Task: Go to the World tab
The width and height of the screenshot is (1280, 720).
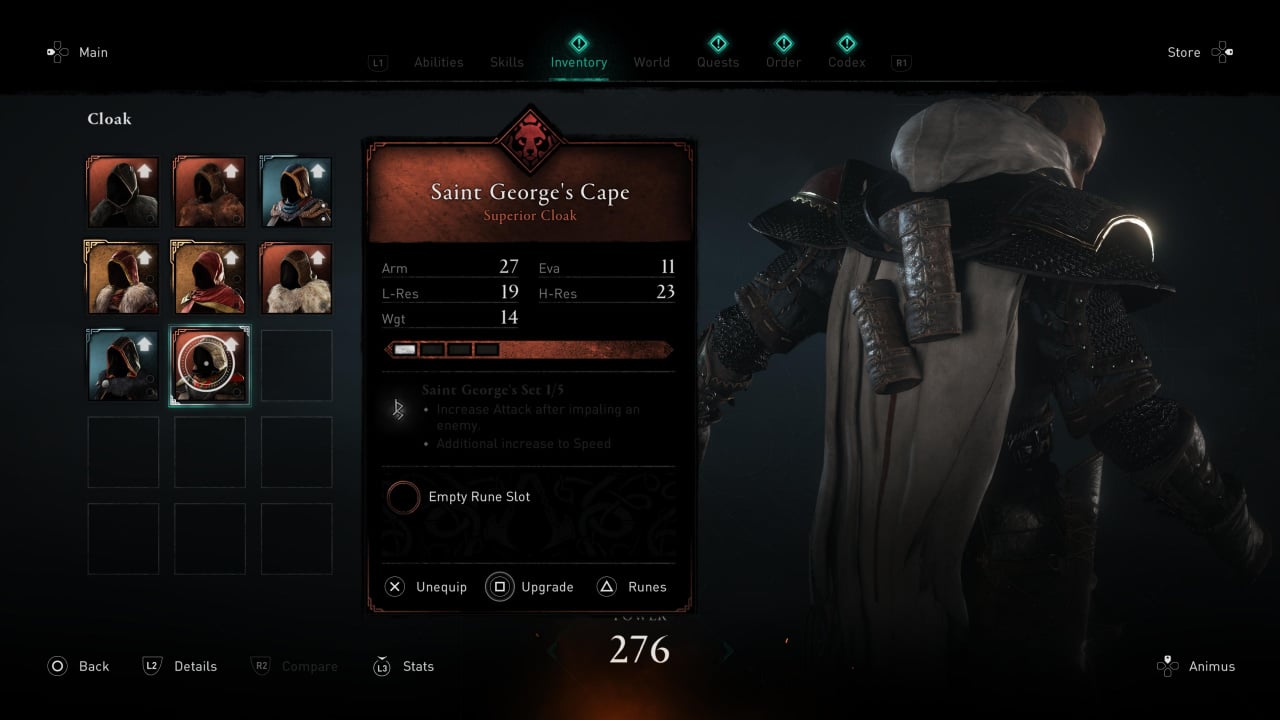Action: (651, 62)
